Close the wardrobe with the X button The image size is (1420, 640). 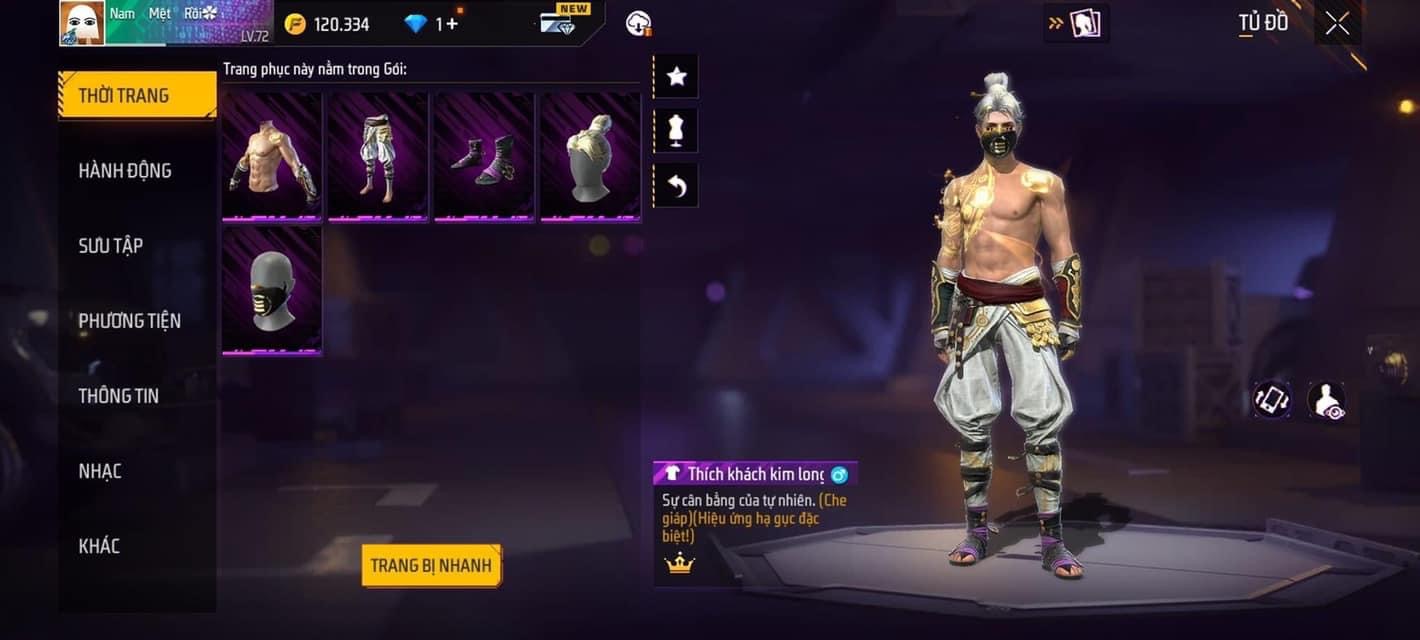1337,24
